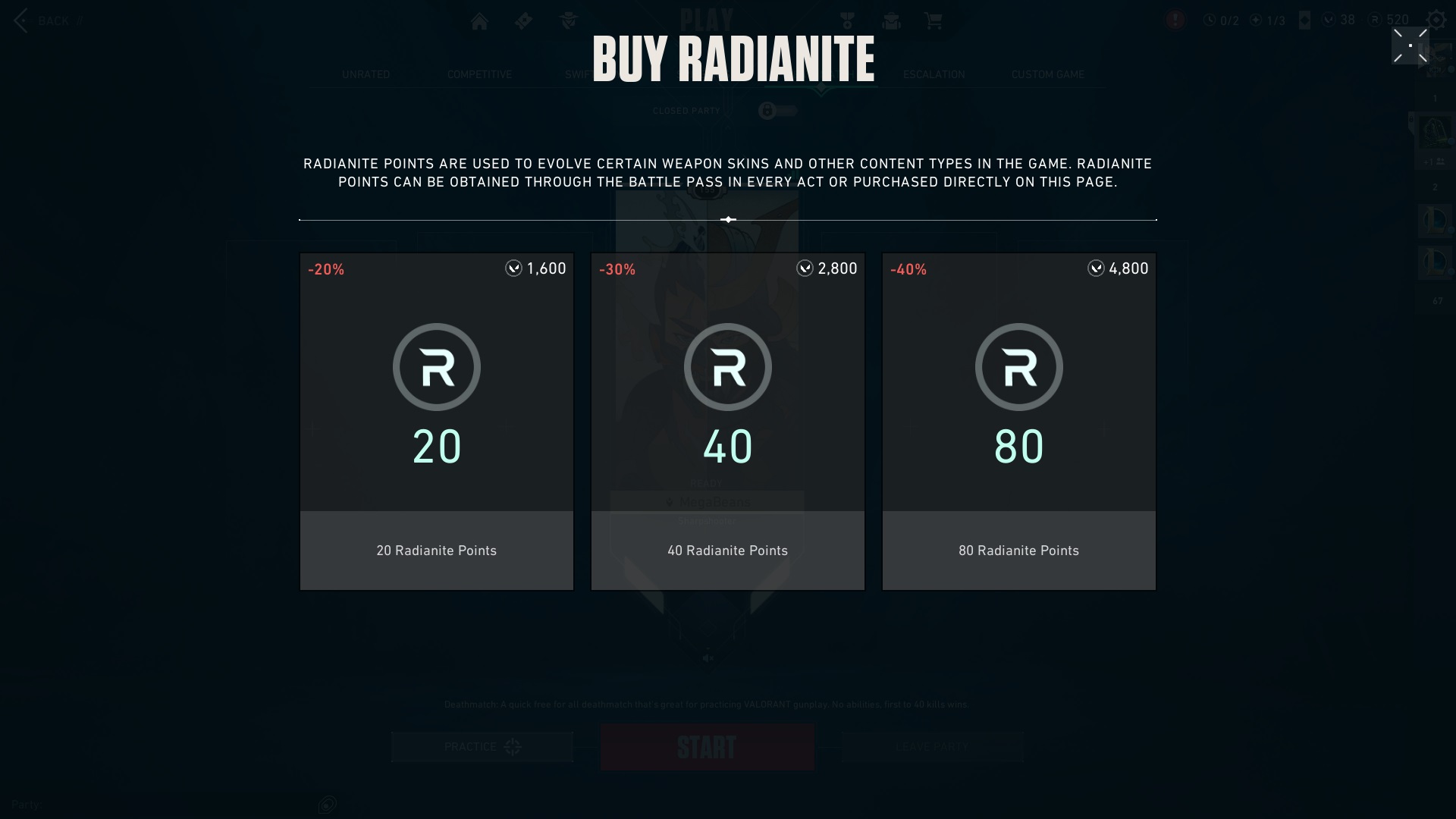Click the Career medal icon

847,20
